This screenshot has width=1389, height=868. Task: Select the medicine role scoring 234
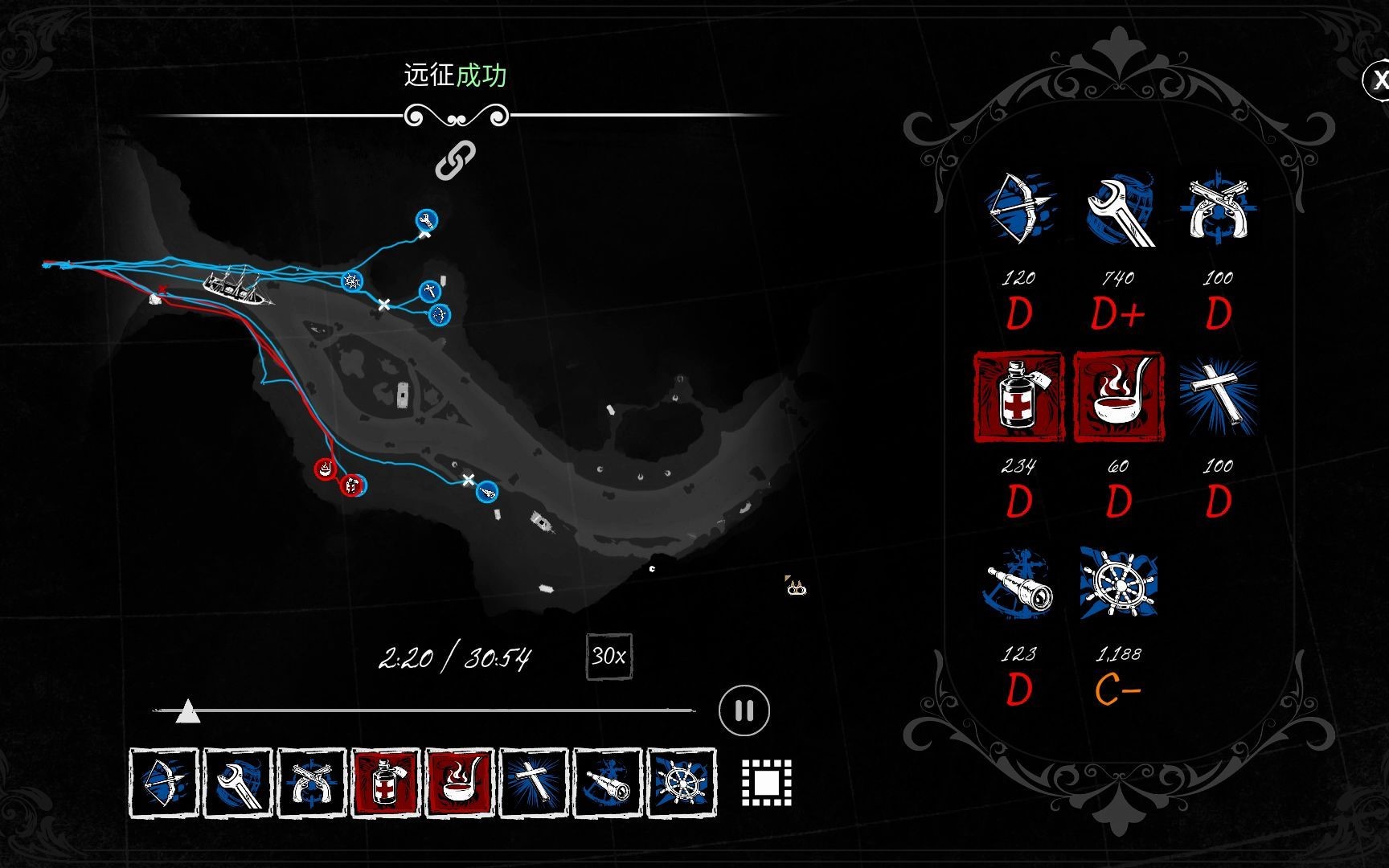1018,396
